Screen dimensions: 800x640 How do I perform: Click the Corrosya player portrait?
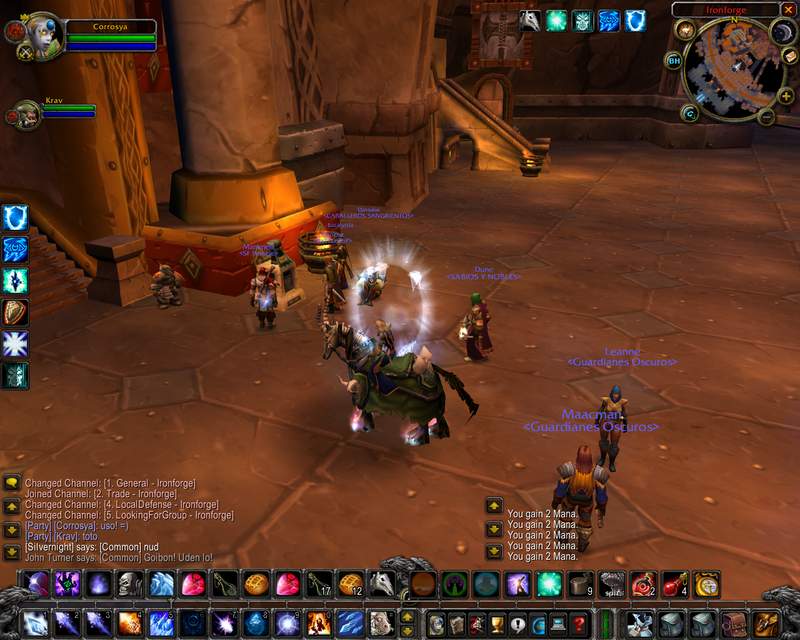(42, 36)
